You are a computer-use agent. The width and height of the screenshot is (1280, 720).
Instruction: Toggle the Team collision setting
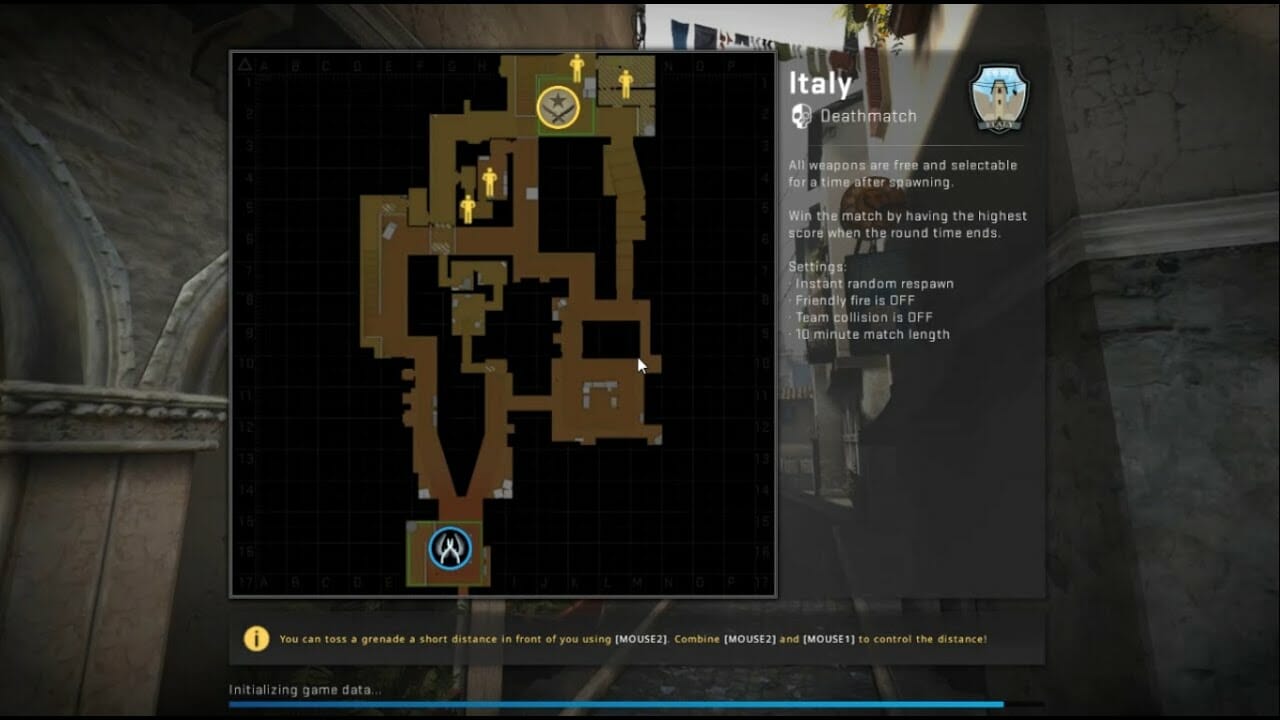pyautogui.click(x=862, y=317)
